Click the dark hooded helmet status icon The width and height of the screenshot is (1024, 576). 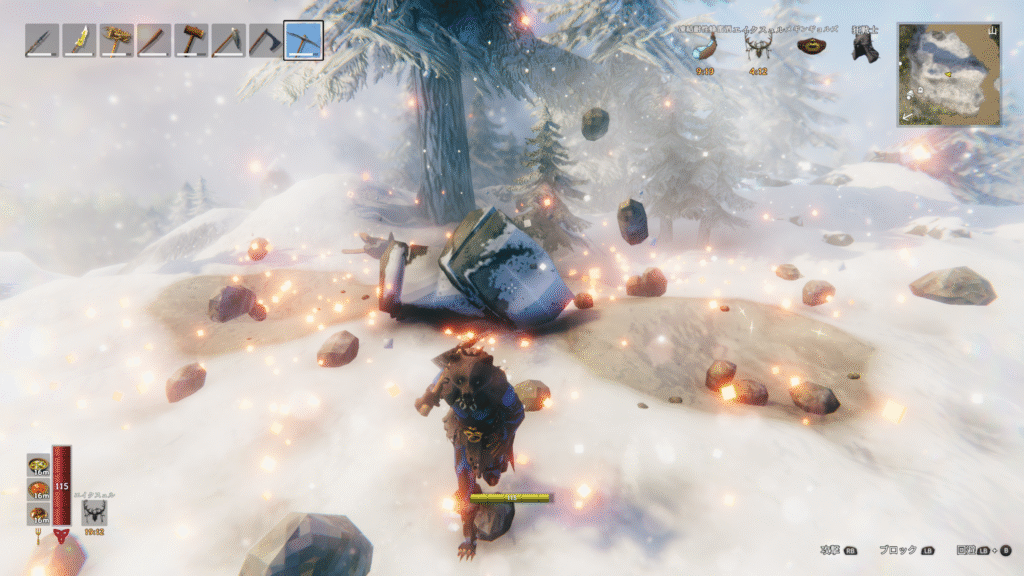coord(863,48)
